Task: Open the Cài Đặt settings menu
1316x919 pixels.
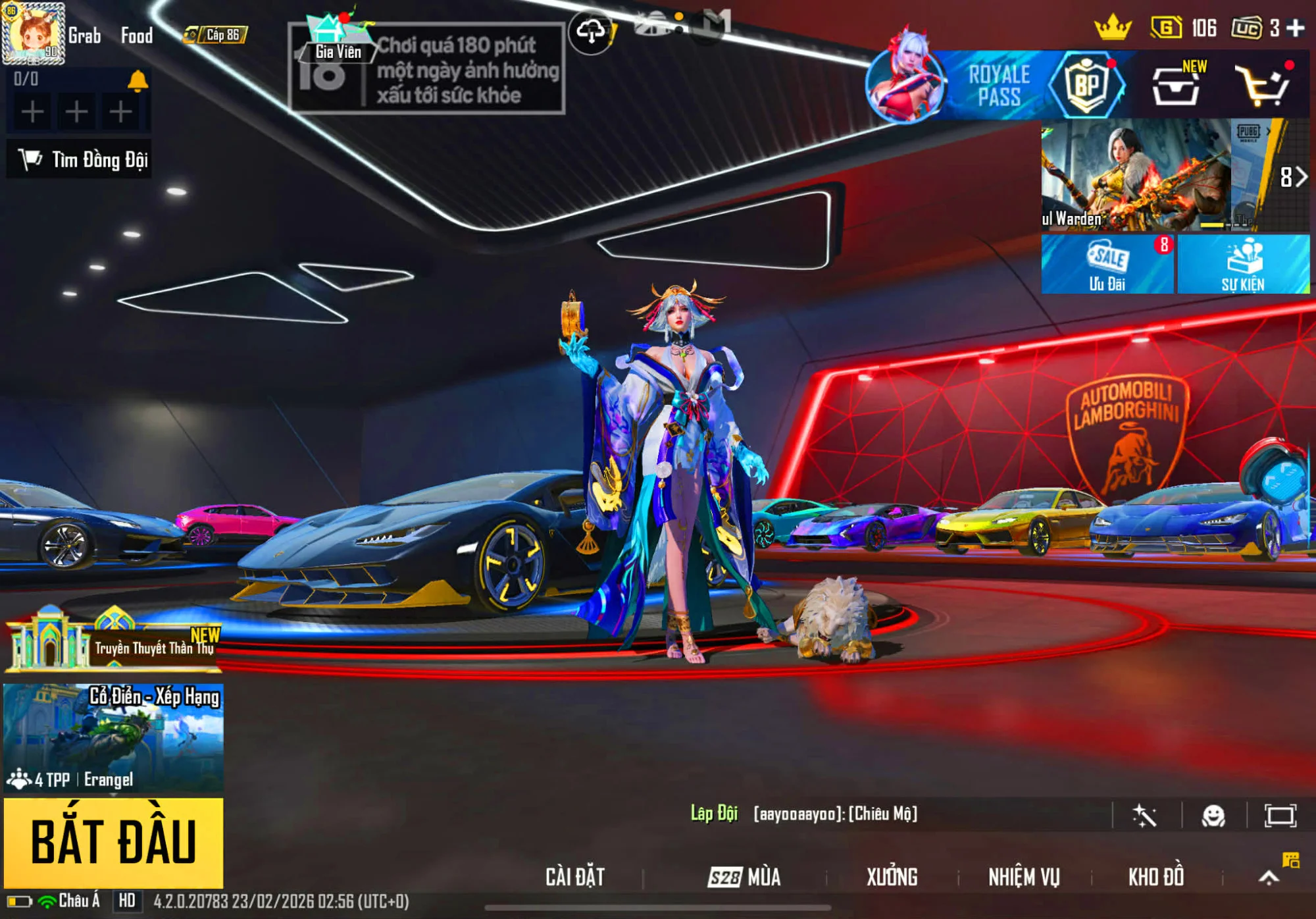Action: 574,877
